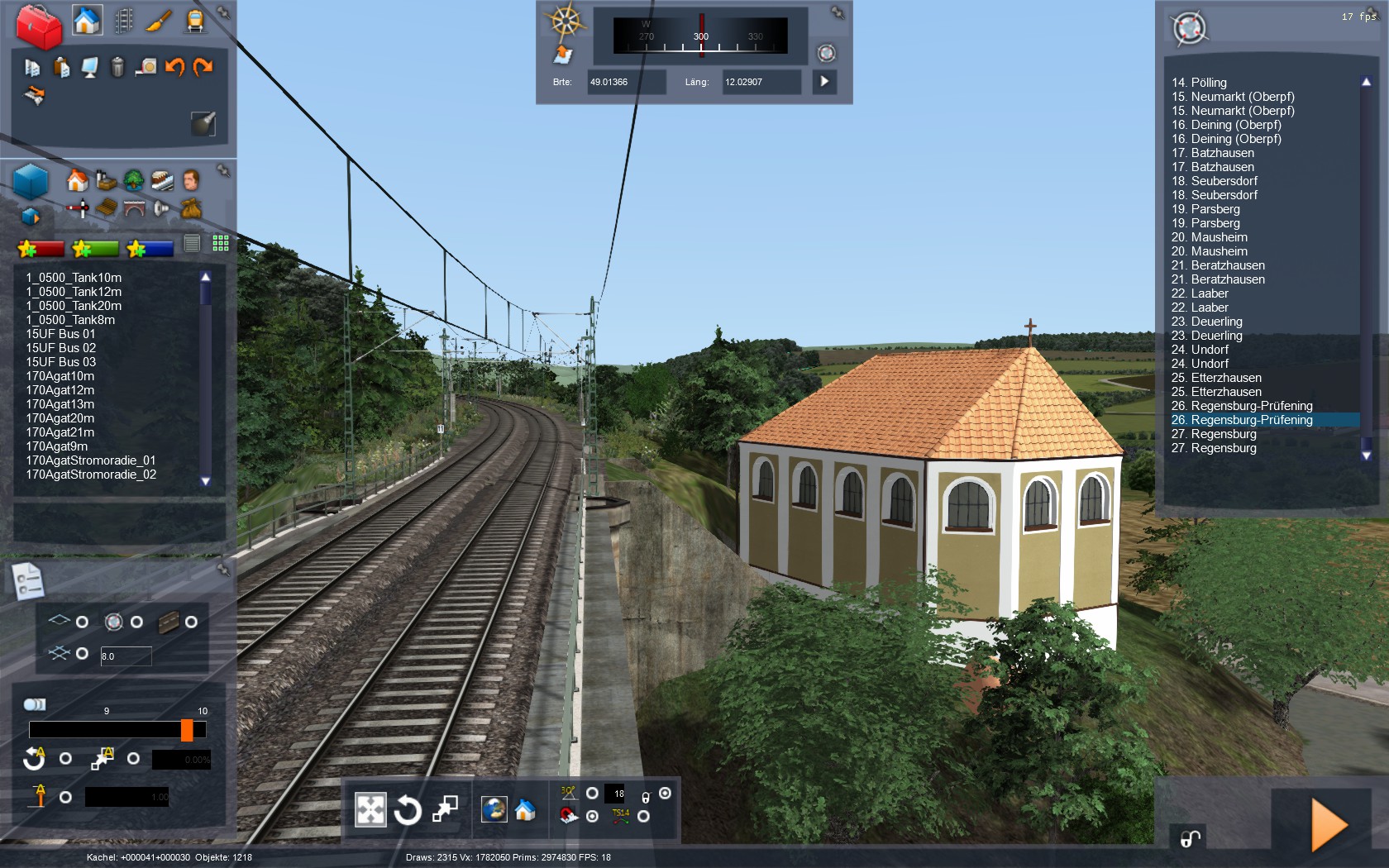Click the redo arrow
Image resolution: width=1389 pixels, height=868 pixels.
click(x=203, y=67)
